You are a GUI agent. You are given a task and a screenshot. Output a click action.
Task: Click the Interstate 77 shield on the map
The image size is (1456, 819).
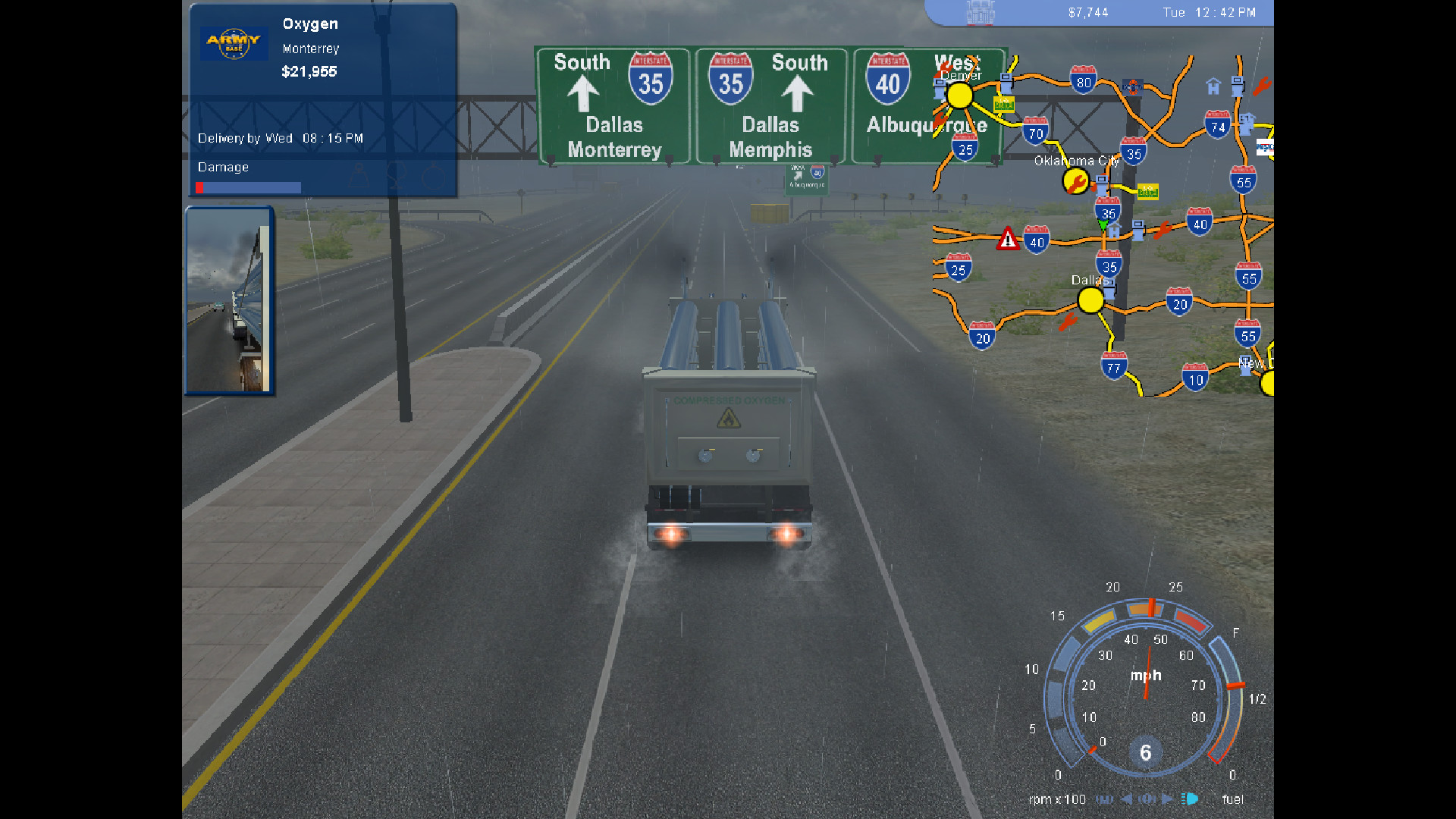coord(1113,367)
